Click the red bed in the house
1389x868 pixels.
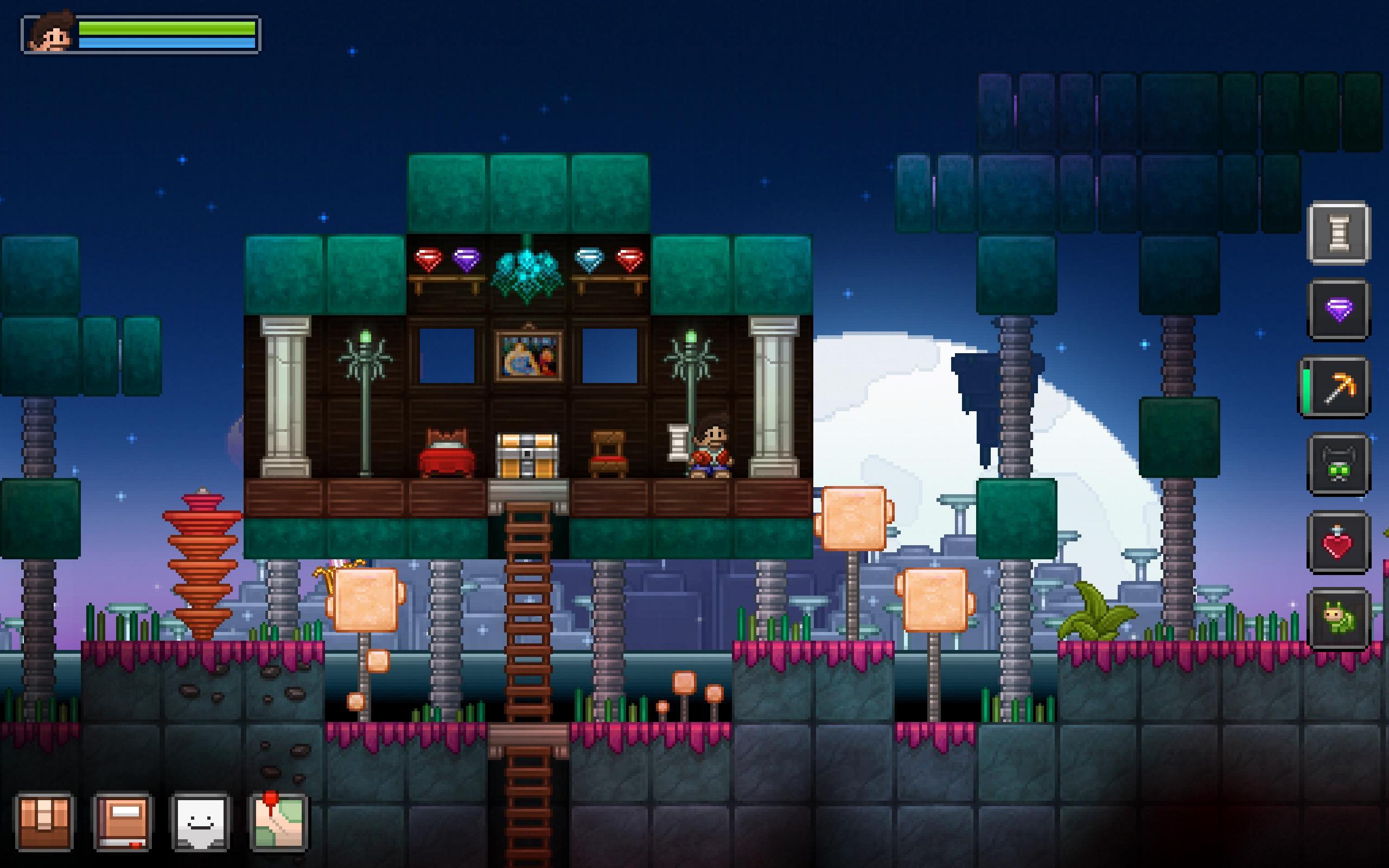[447, 456]
